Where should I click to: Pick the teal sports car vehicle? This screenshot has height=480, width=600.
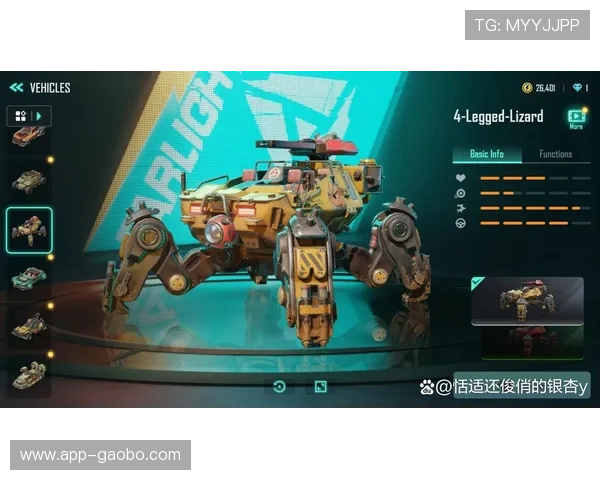click(x=29, y=278)
